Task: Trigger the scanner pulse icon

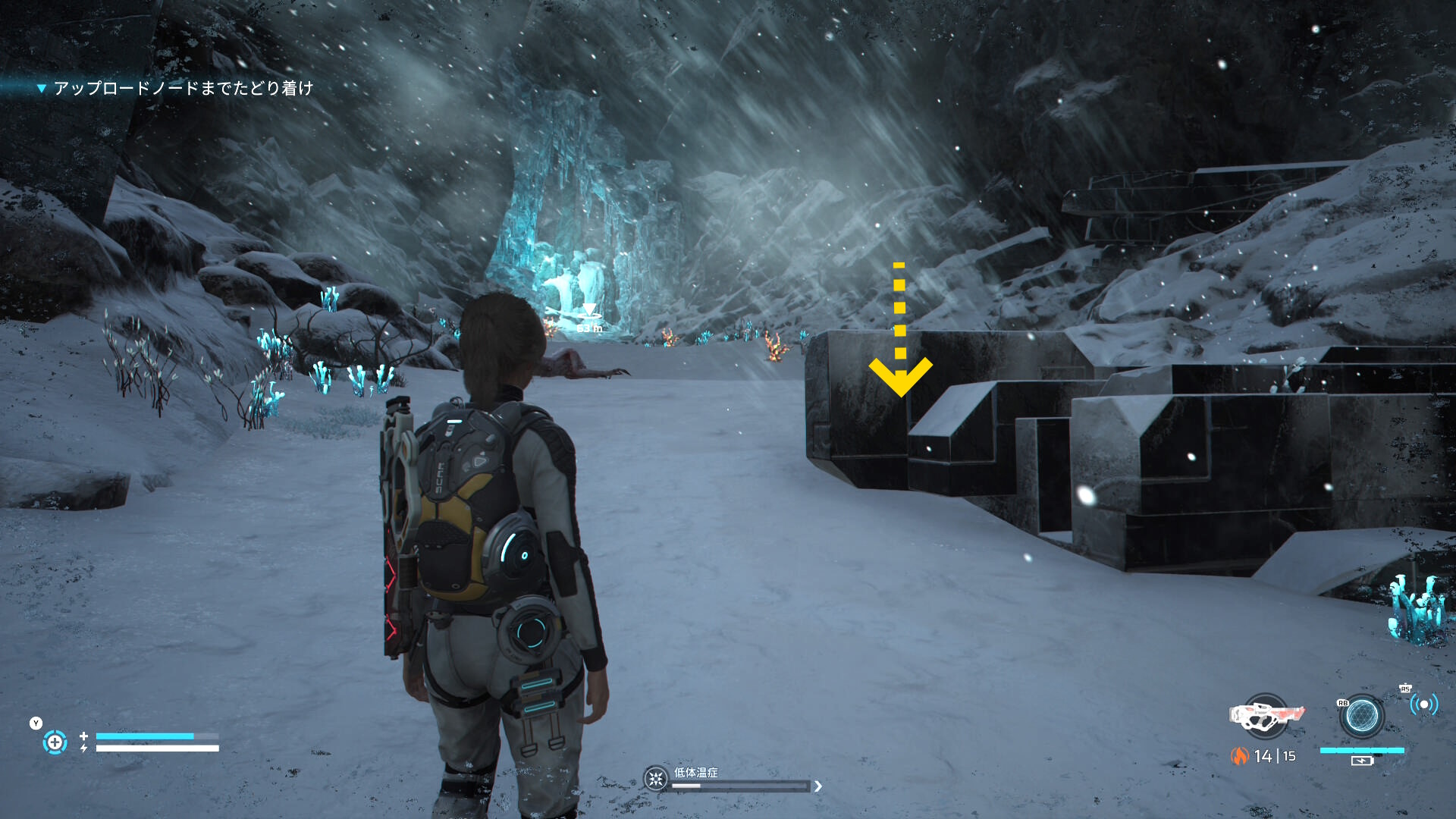Action: 1423,705
